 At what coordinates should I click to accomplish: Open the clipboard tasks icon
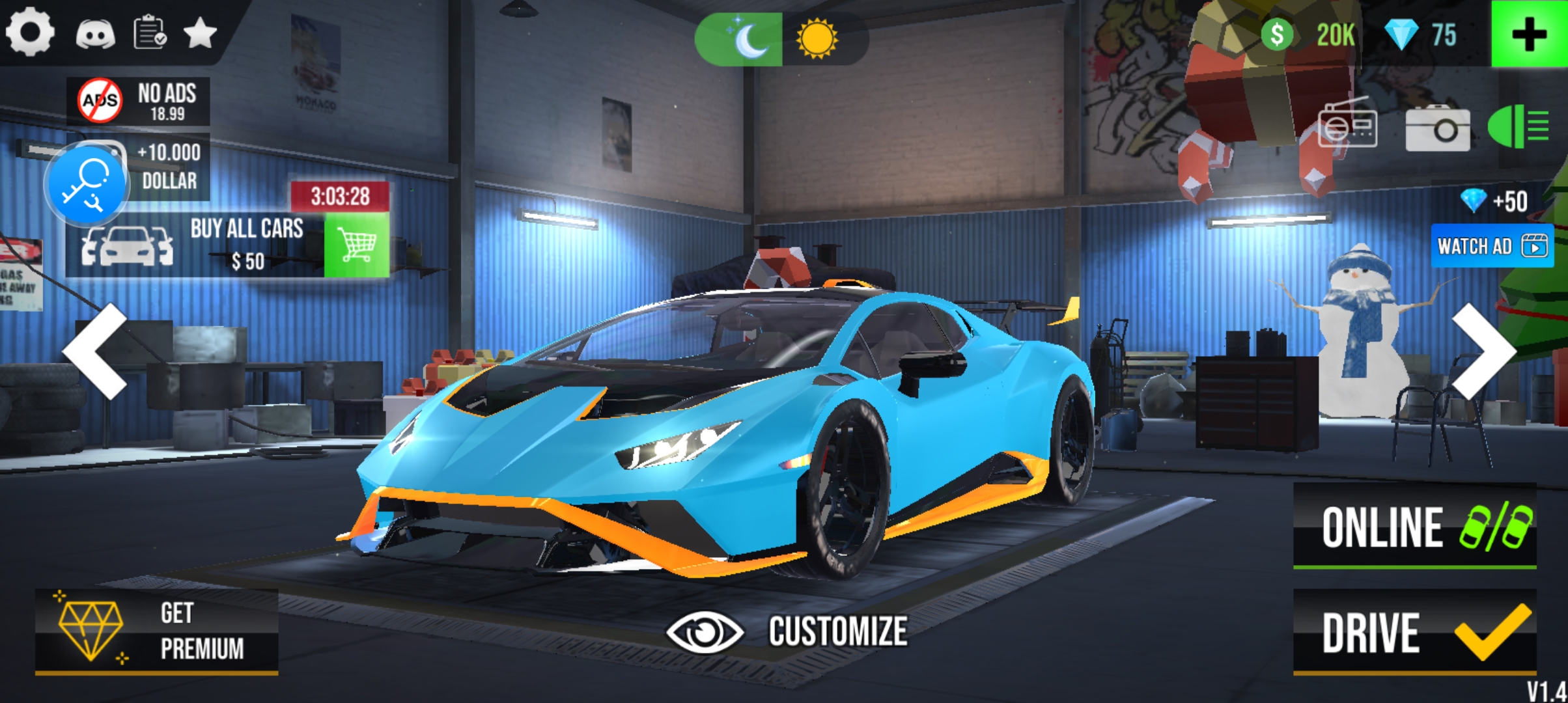(150, 32)
